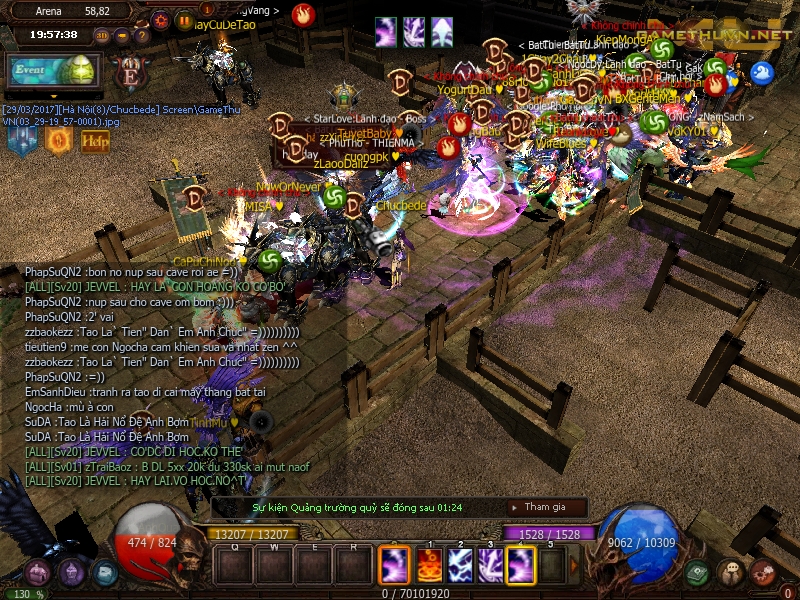Viewport: 800px width, 600px height.
Task: Open the red gears system menu icon
Action: click(764, 573)
